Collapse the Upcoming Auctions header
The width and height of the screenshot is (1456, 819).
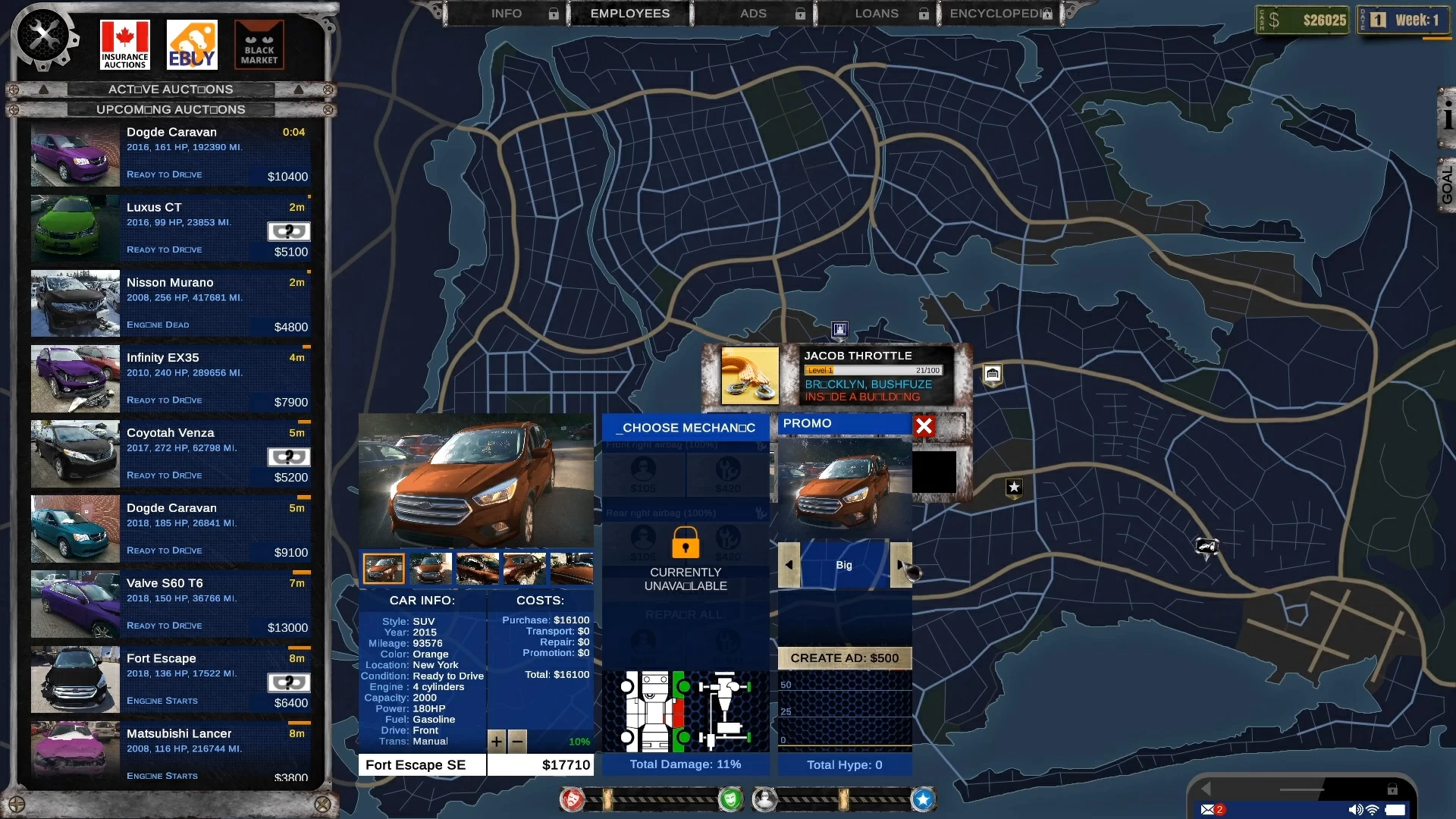(171, 109)
